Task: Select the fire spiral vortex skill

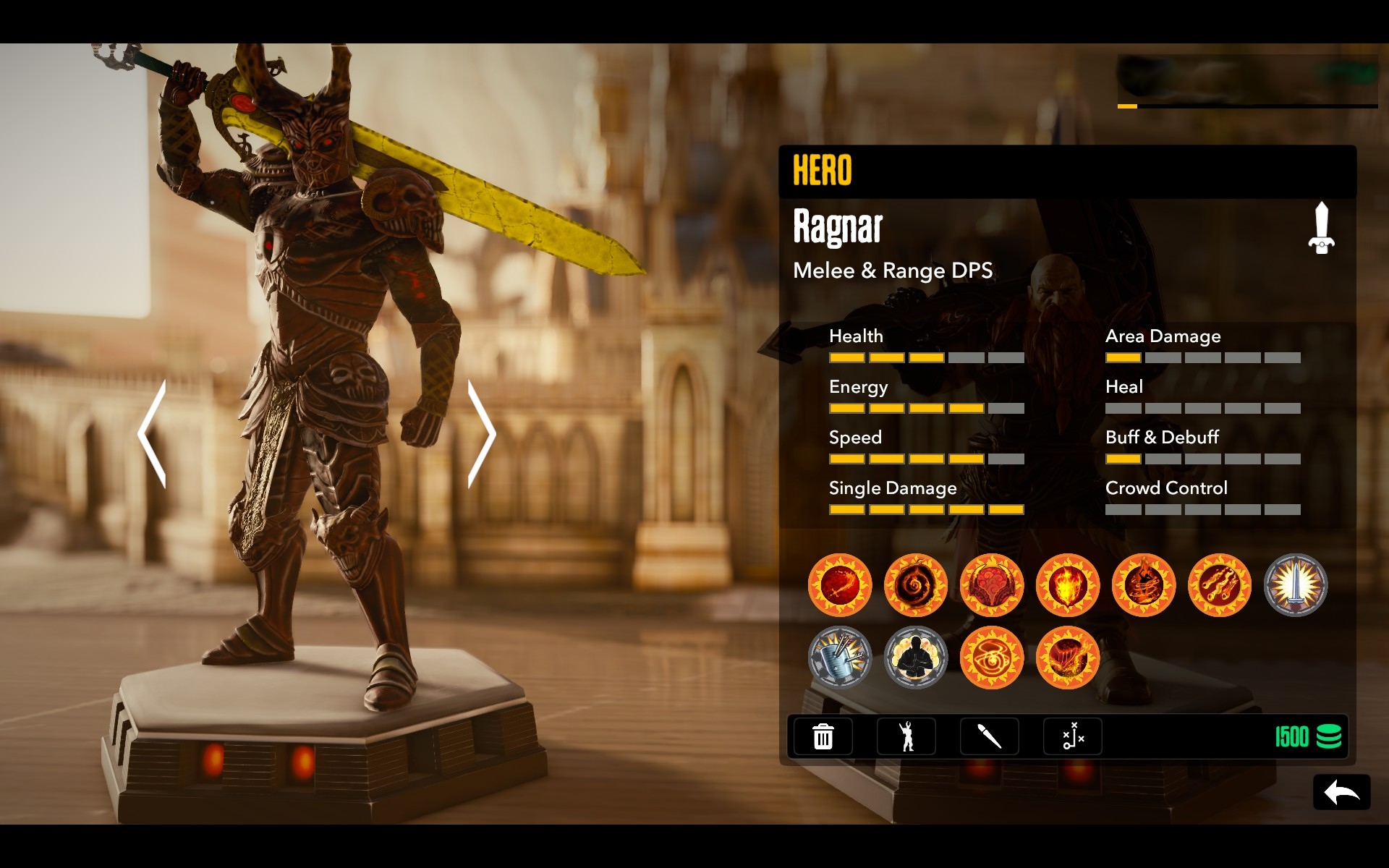Action: coord(916,585)
